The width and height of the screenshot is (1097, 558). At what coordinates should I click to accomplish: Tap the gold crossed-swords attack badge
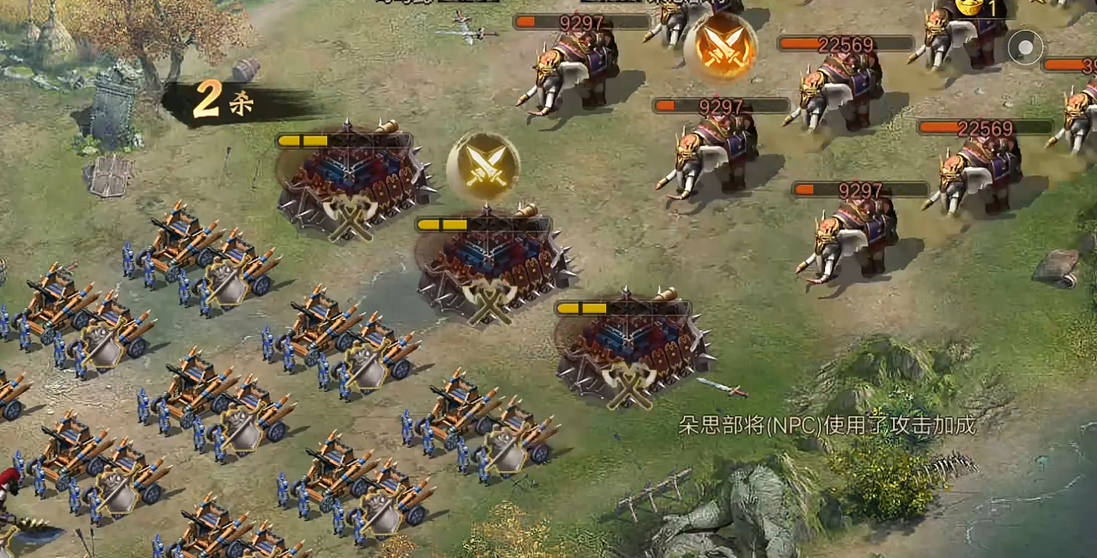[483, 166]
